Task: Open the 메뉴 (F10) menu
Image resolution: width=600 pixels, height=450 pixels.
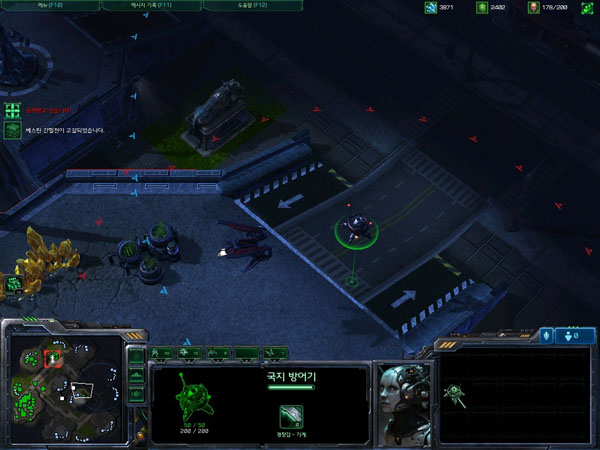Action: (48, 5)
